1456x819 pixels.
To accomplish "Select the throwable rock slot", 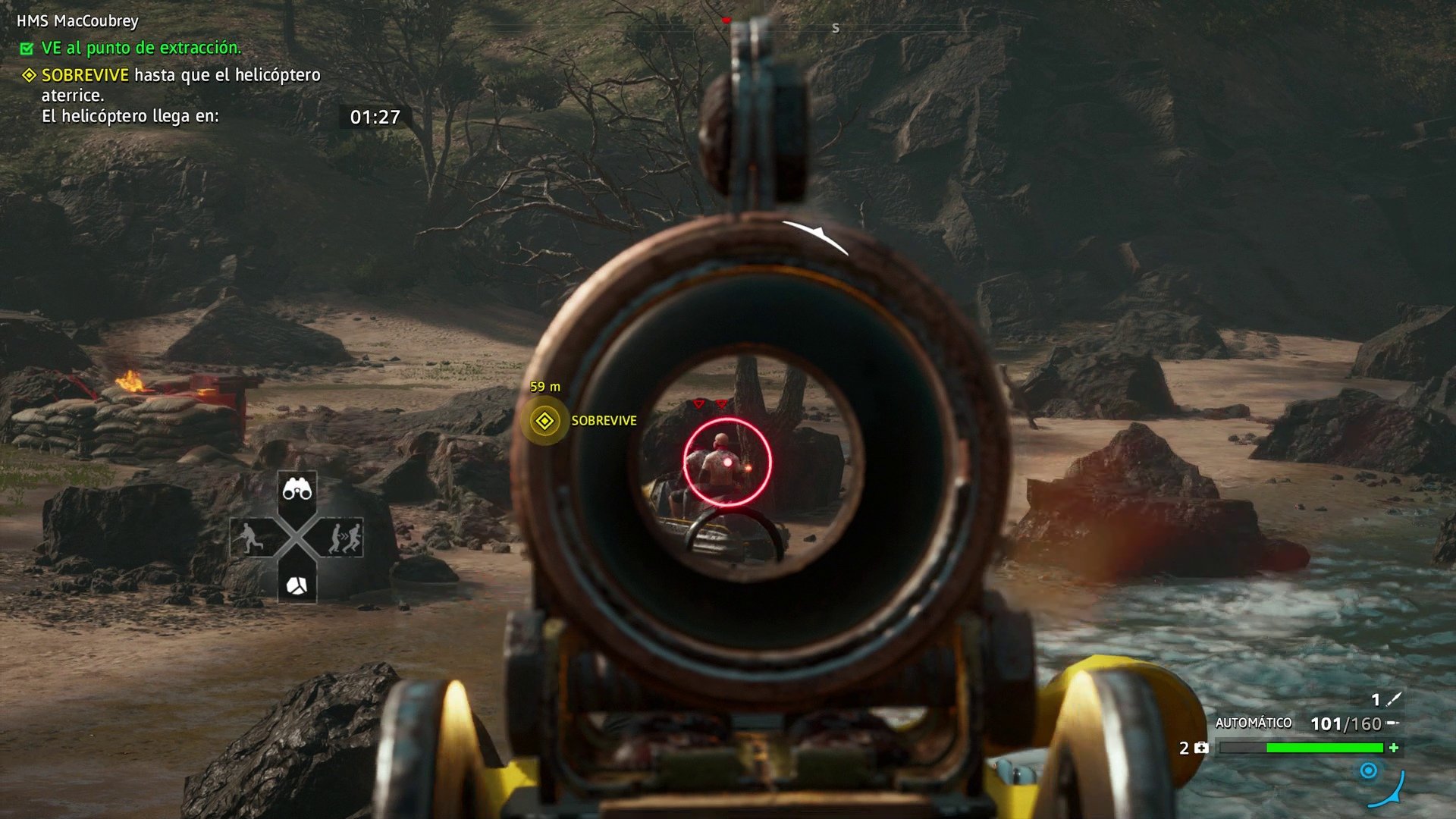I will [x=297, y=585].
